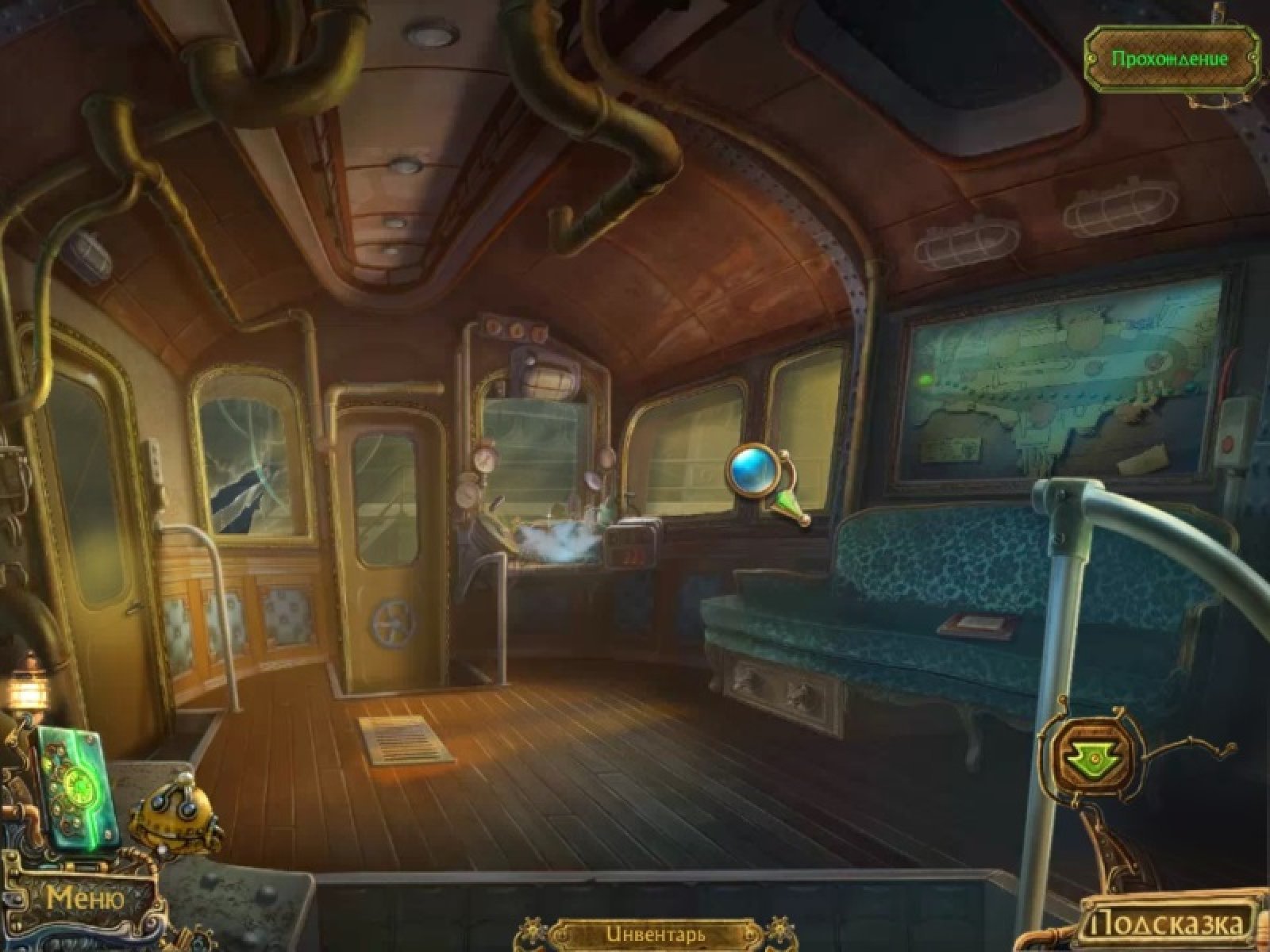Viewport: 1270px width, 952px height.
Task: Open the Прохождение walkthrough guide
Action: pyautogui.click(x=1169, y=59)
